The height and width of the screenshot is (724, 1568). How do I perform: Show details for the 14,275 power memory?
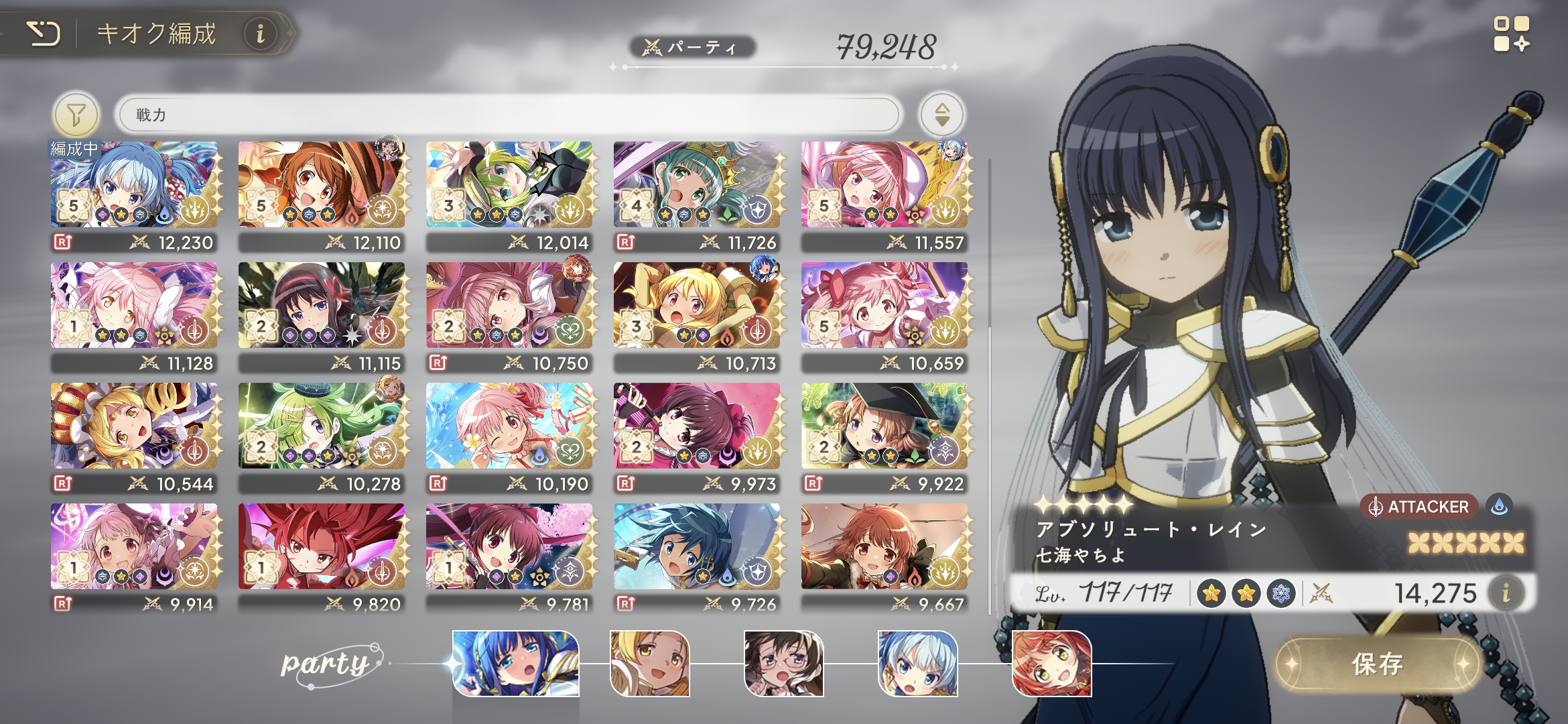[x=1506, y=593]
